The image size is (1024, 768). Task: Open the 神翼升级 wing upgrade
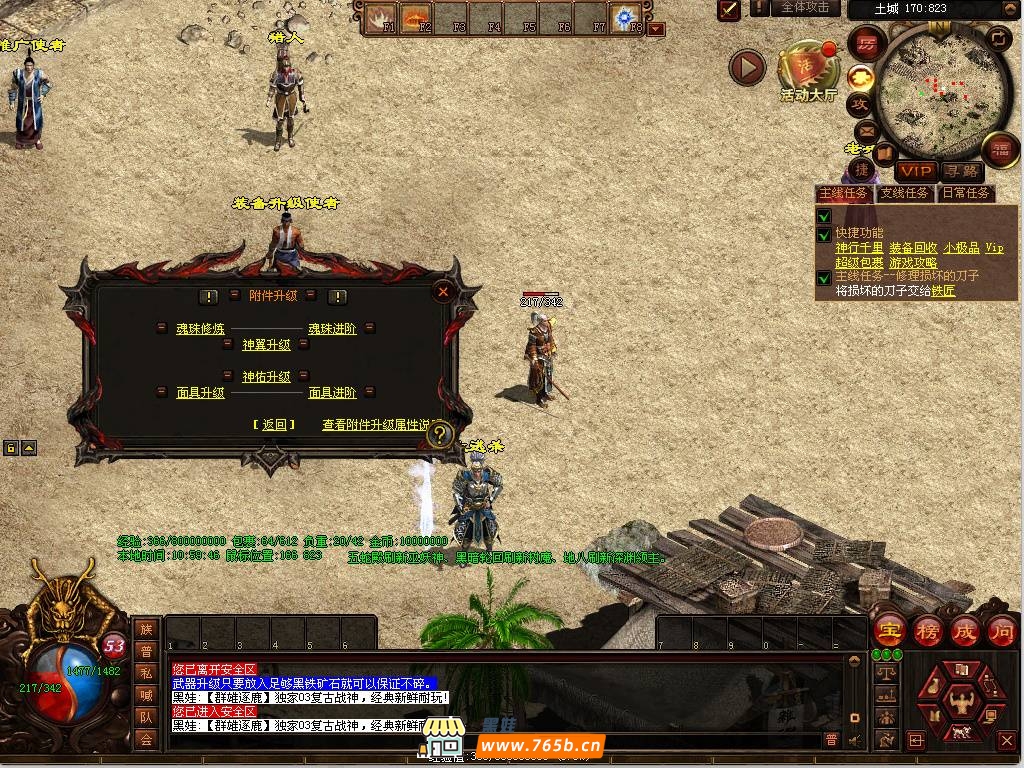pyautogui.click(x=266, y=345)
